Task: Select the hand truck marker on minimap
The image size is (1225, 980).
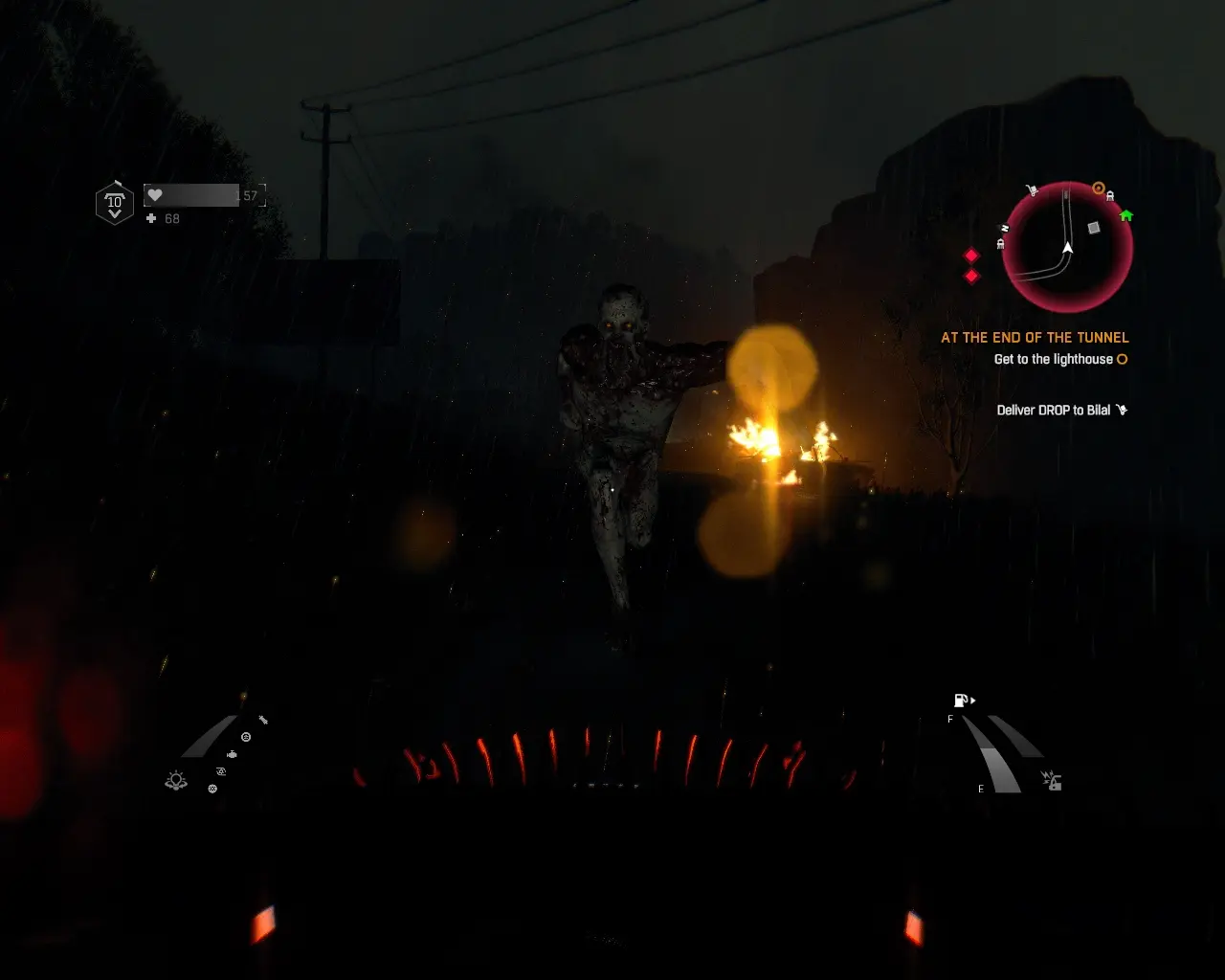Action: 1032,190
